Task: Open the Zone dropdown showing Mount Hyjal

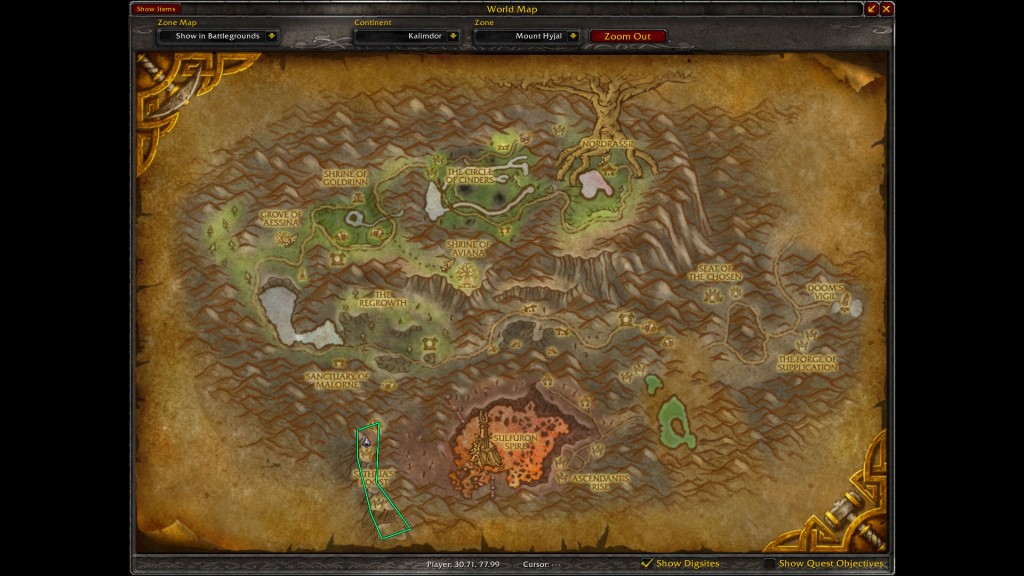Action: 573,36
